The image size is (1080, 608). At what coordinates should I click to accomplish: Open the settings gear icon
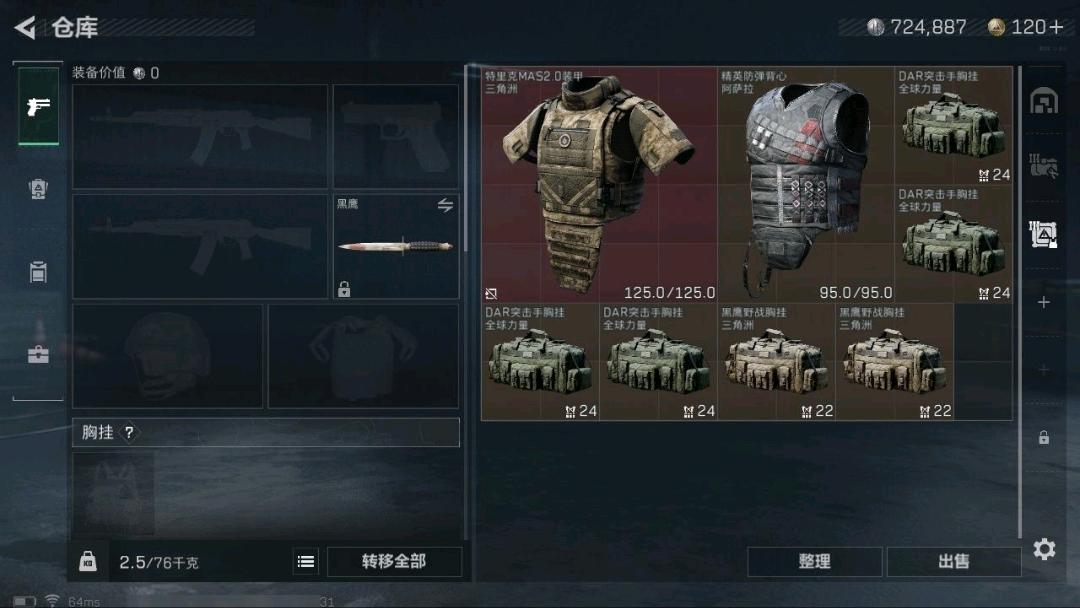click(1044, 549)
